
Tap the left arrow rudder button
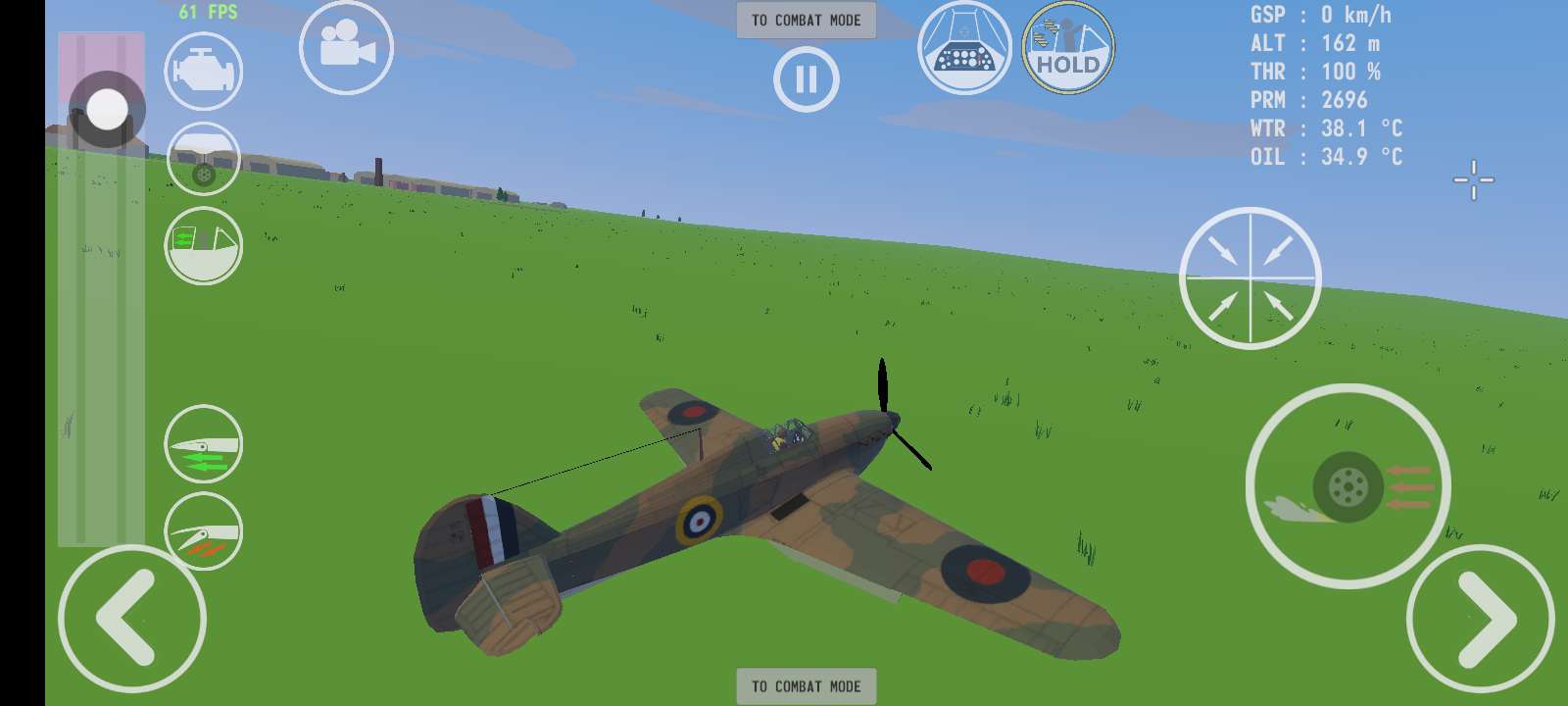click(131, 619)
